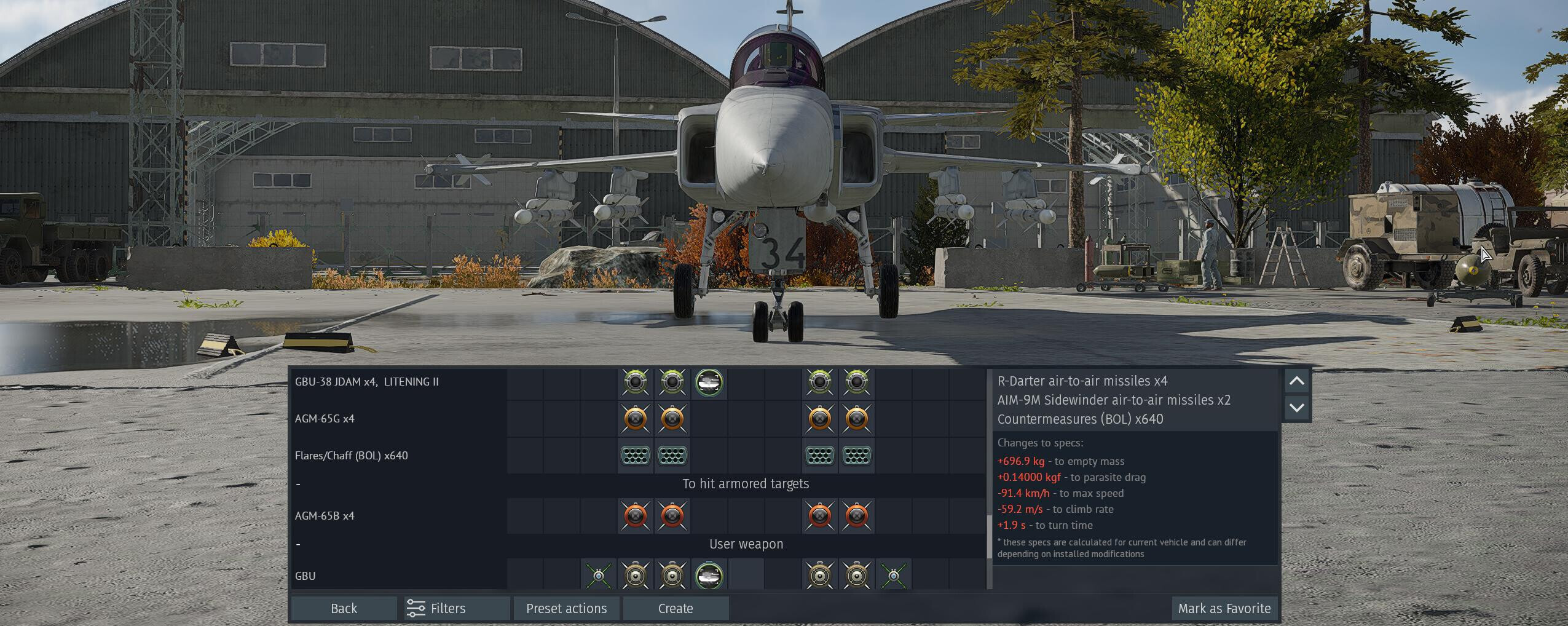Select the Flares/Chaff (BOL) x640 preset
1568x626 pixels.
(352, 456)
